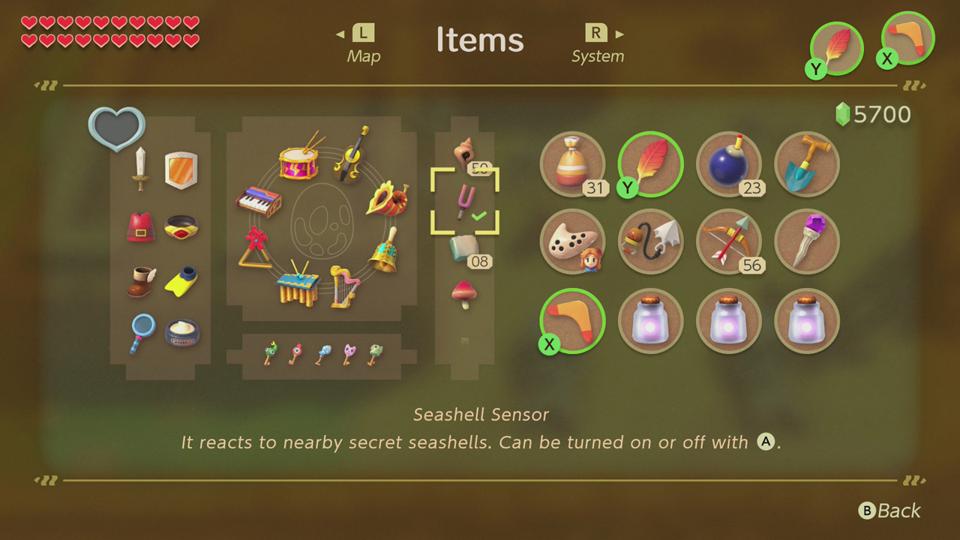960x540 pixels.
Task: Select the bomb item slot
Action: click(728, 164)
